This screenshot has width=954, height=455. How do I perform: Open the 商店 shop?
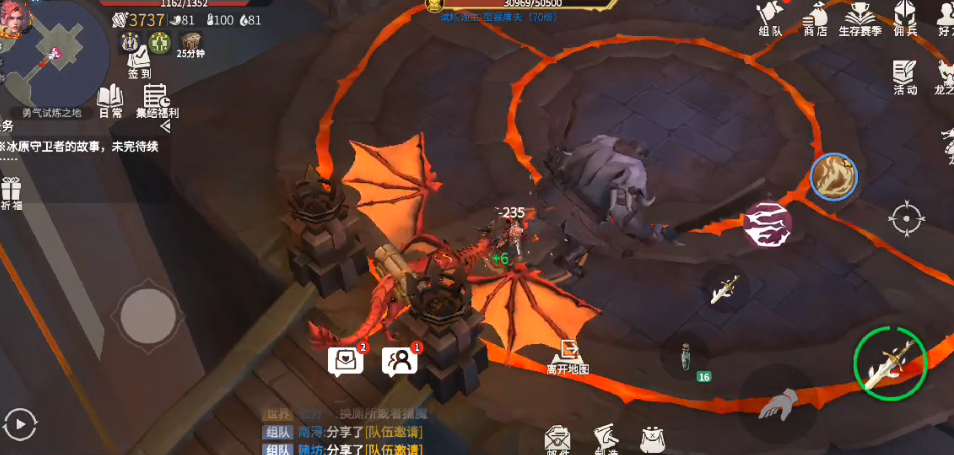pos(815,19)
